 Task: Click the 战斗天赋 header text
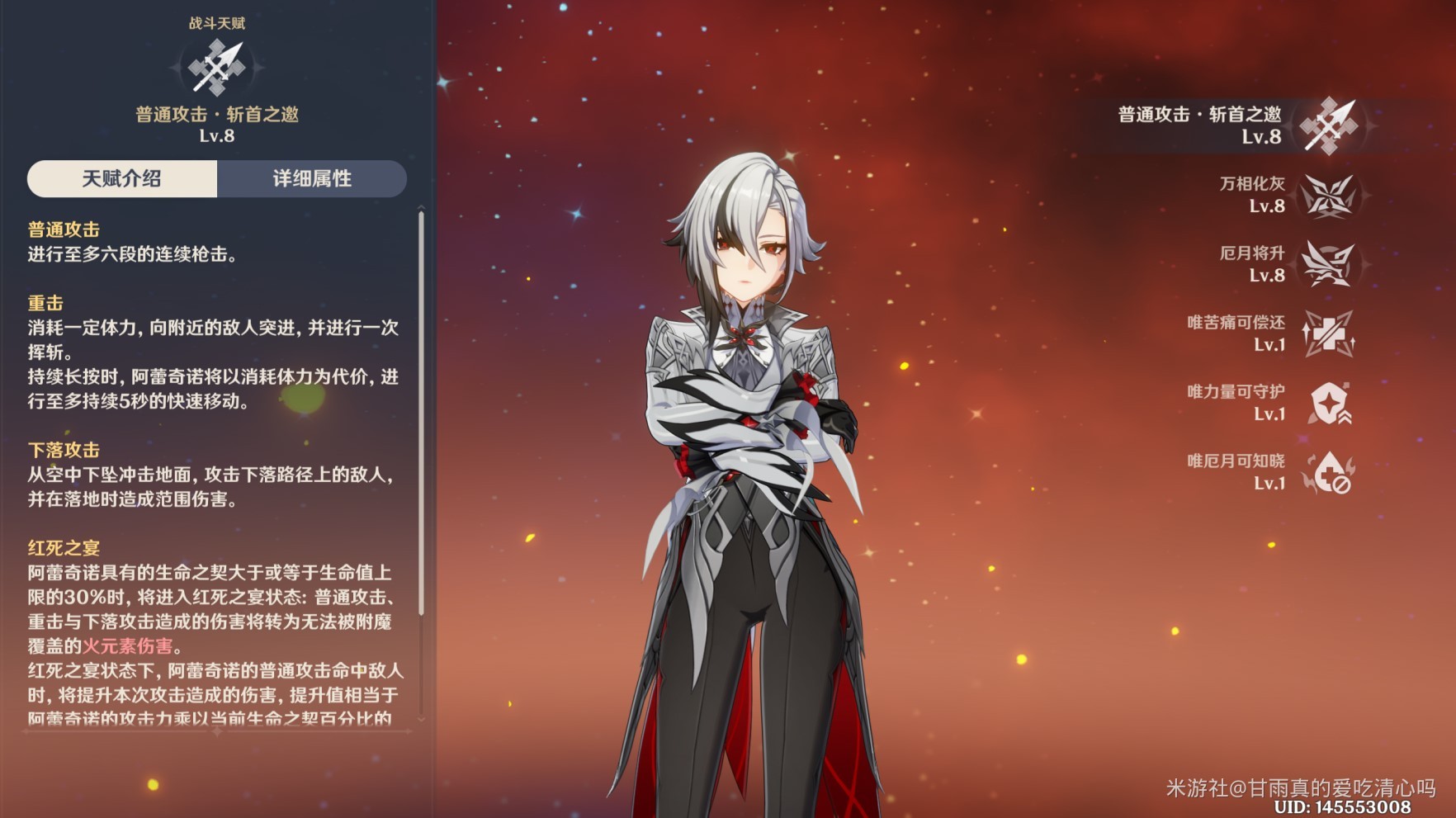tap(216, 23)
